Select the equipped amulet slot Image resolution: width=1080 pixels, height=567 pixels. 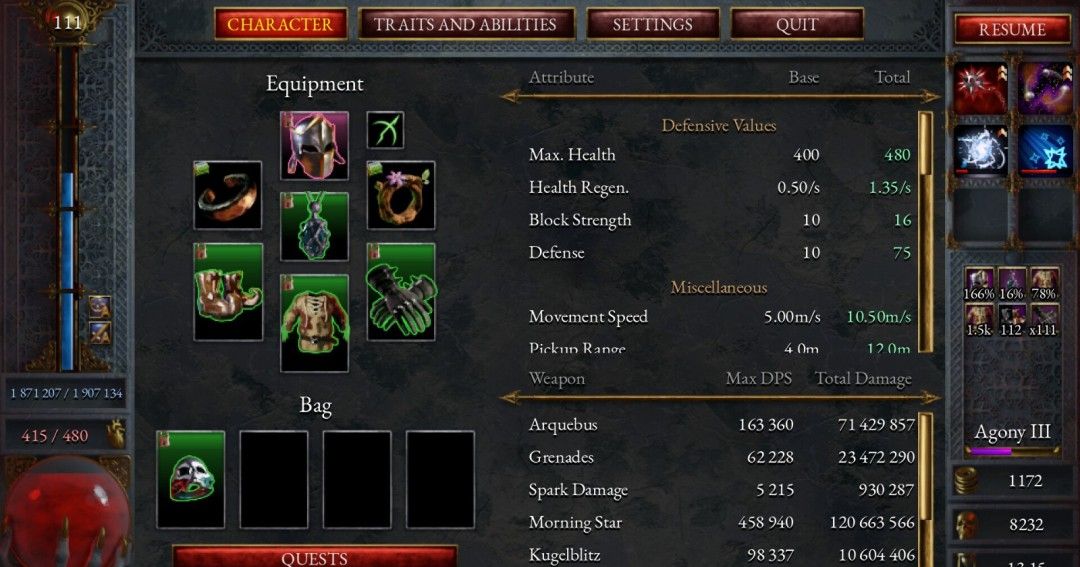pos(314,227)
